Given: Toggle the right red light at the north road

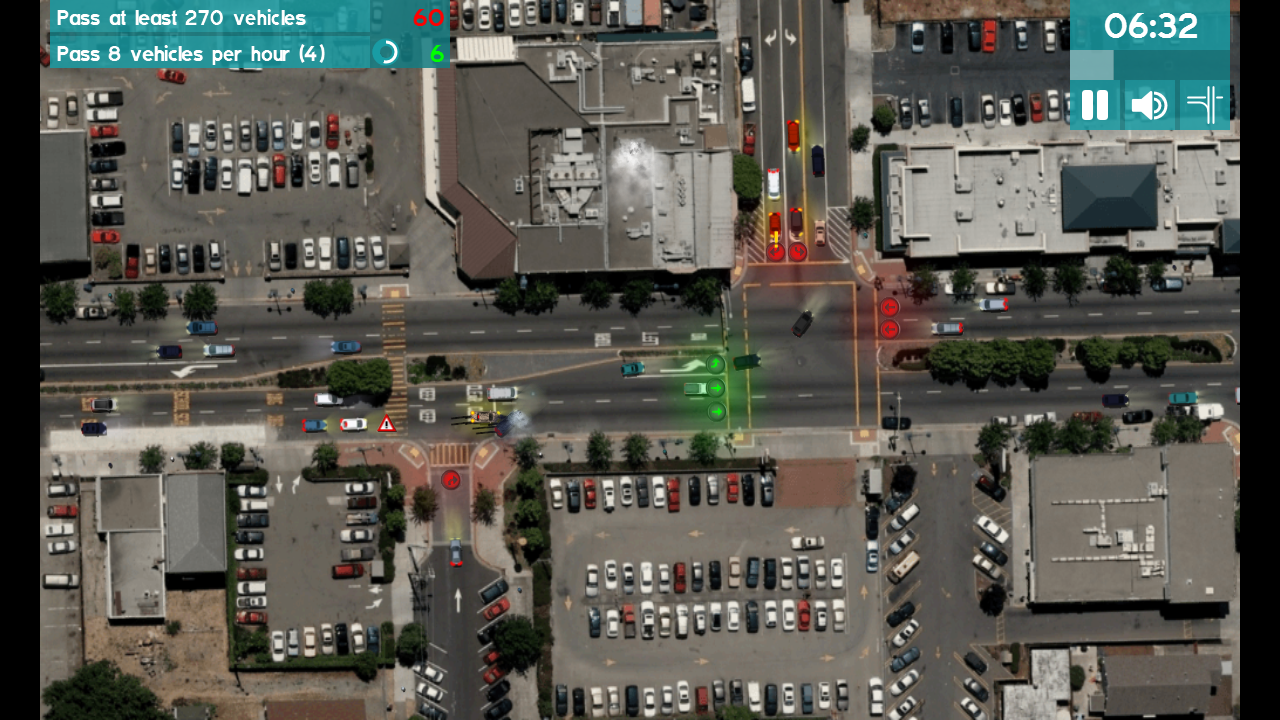Looking at the screenshot, I should pos(797,252).
